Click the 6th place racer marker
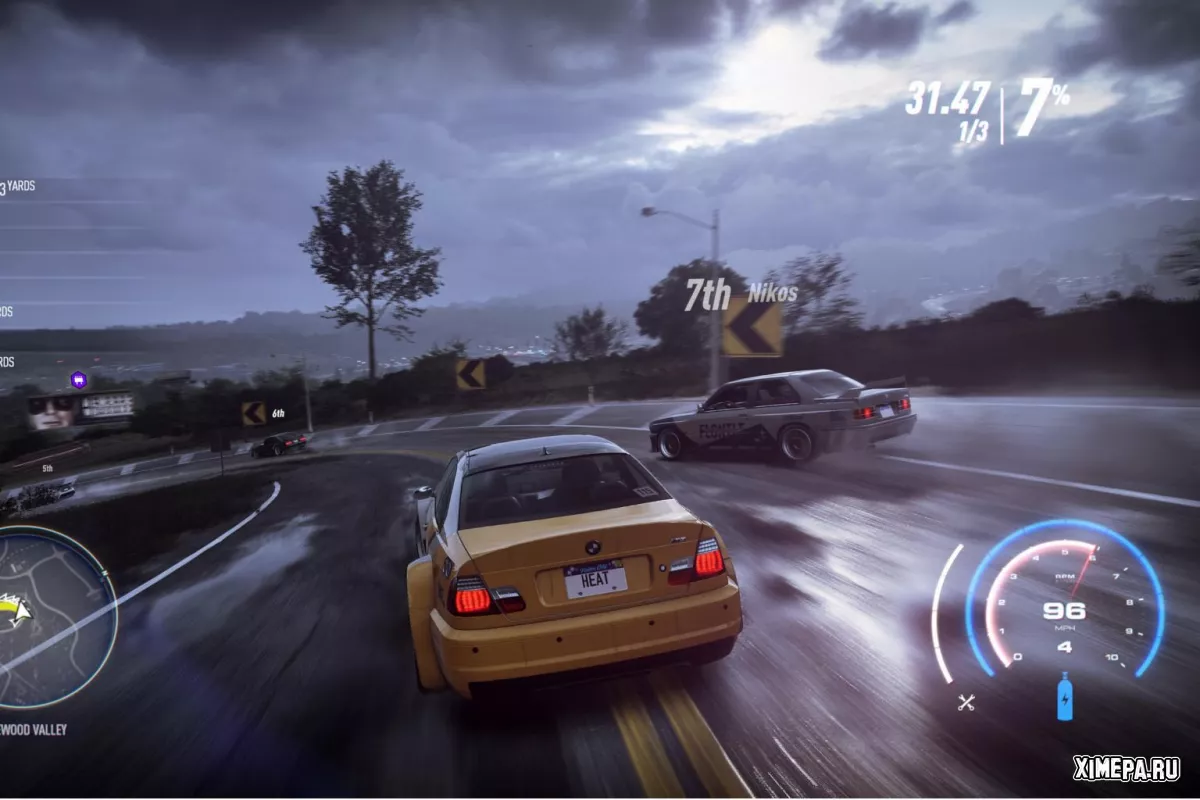This screenshot has width=1200, height=800. click(278, 412)
